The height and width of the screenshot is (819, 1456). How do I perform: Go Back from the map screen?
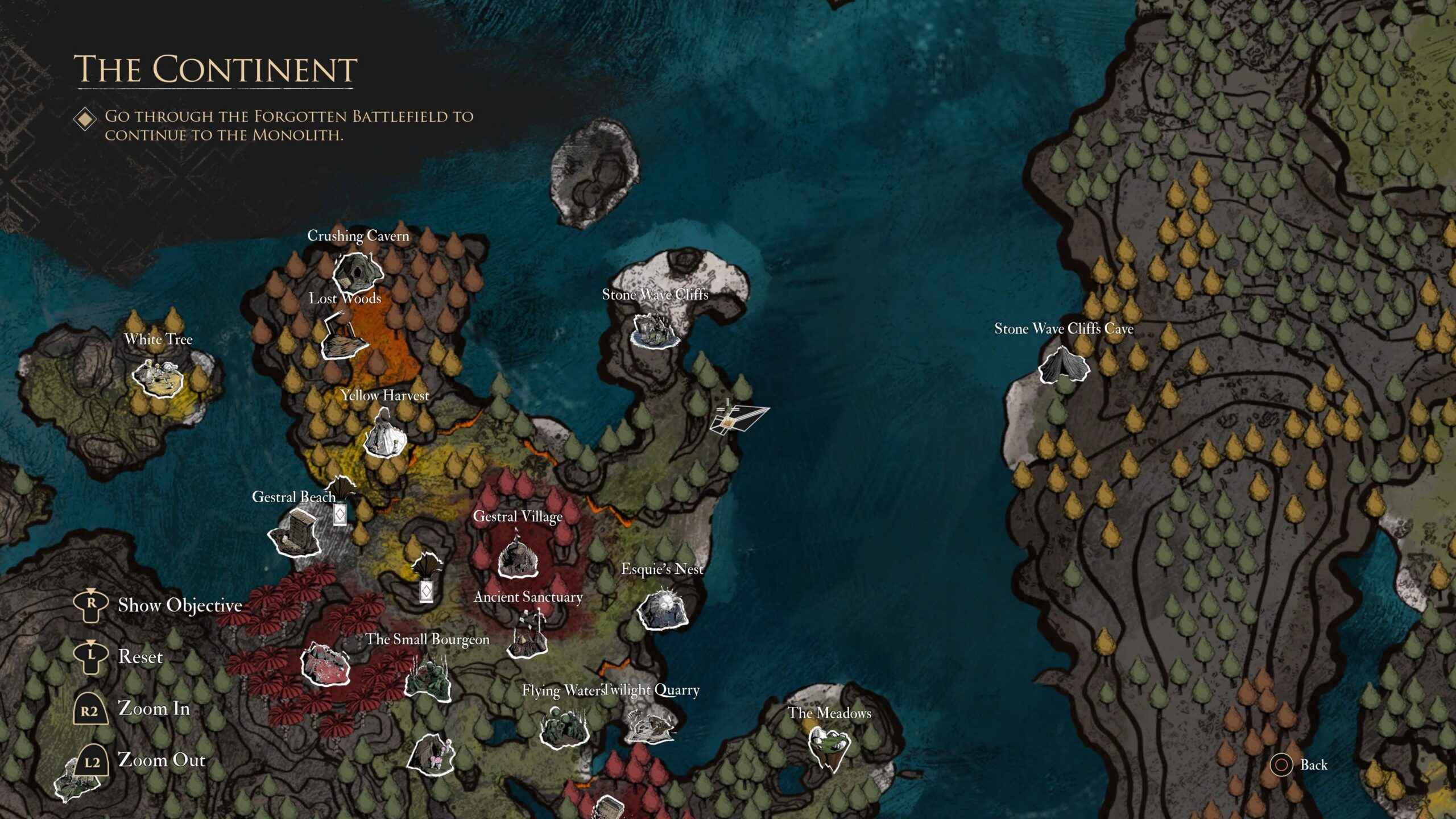coord(1313,765)
